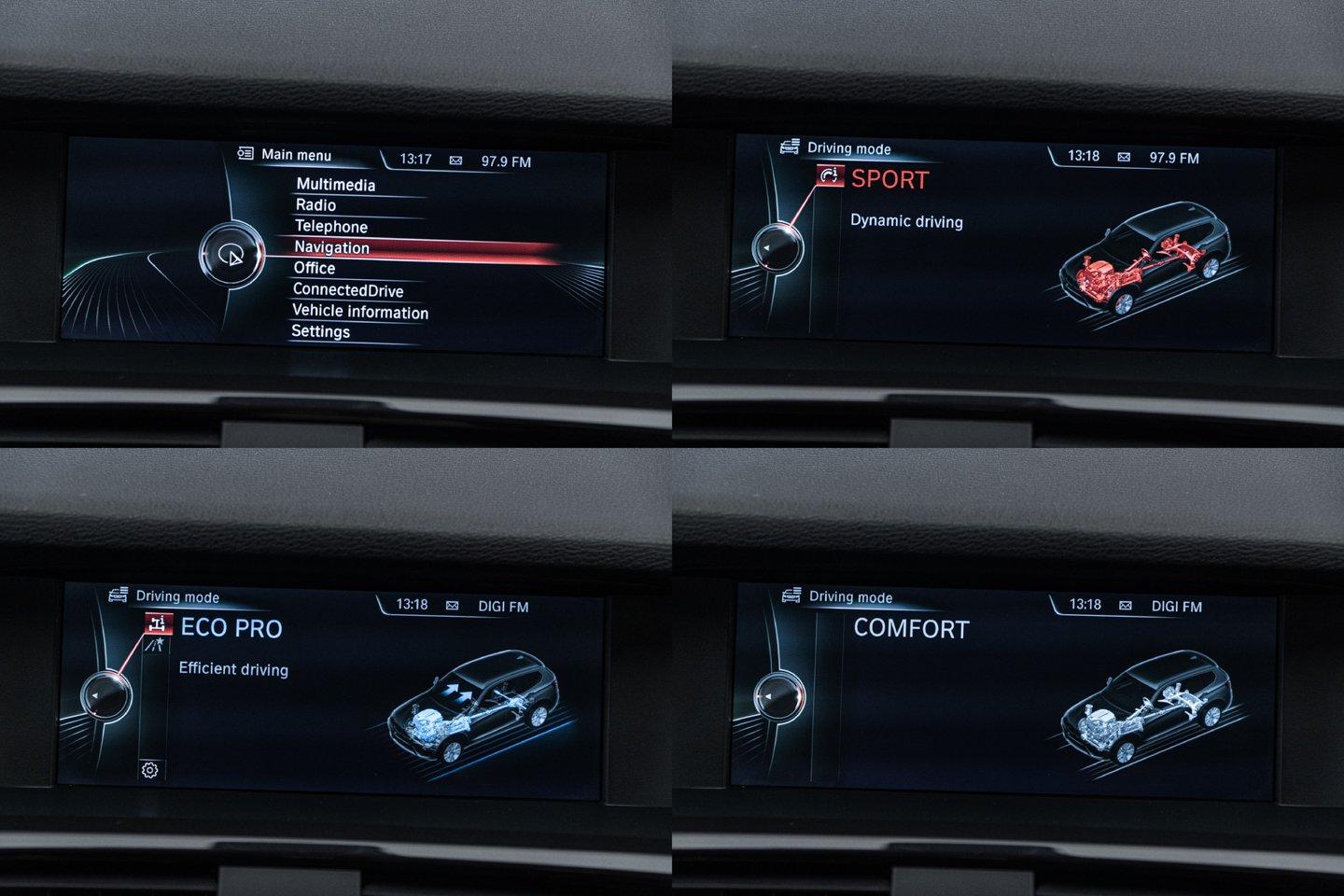Open Settings in the main menu
The image size is (1344, 896).
click(320, 332)
